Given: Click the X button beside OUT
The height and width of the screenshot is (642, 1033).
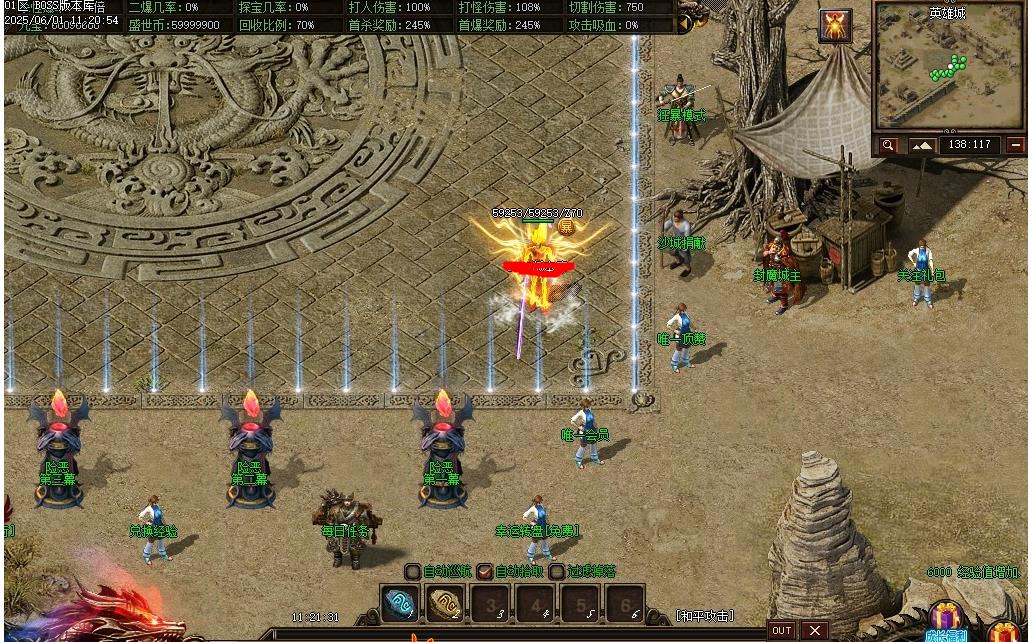Looking at the screenshot, I should (x=815, y=630).
